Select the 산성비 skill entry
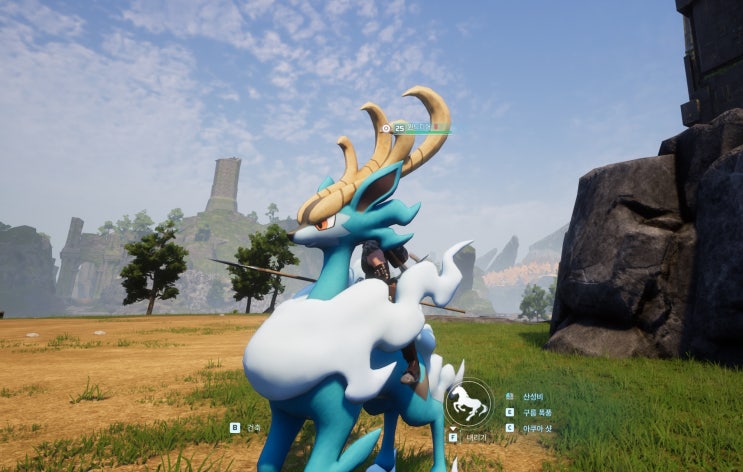Screen dimensions: 743x472 (530, 396)
